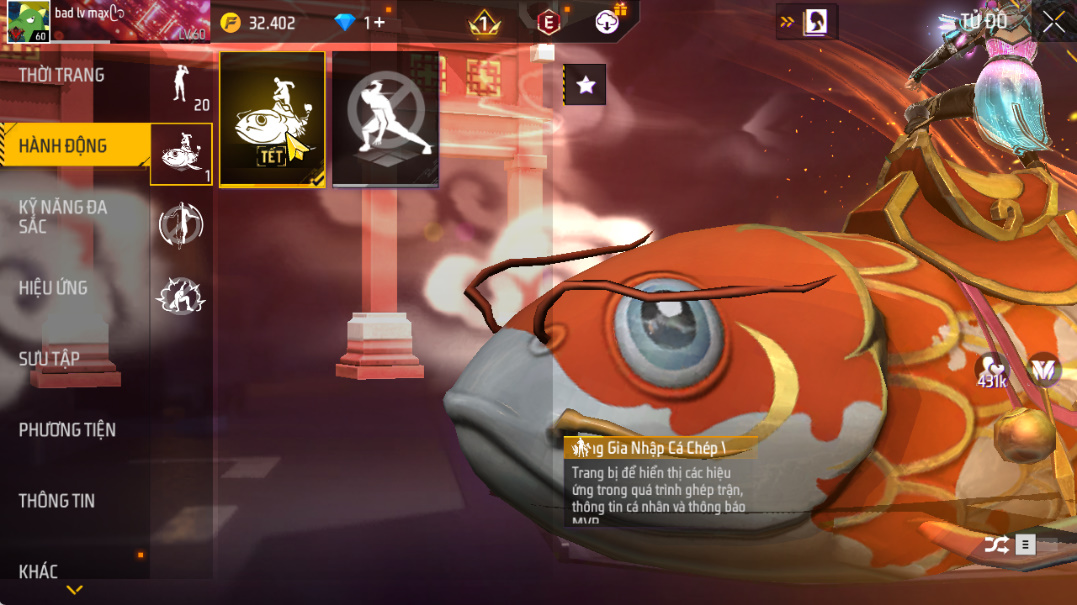Open the download center cloud icon
1077x605 pixels.
coord(609,20)
